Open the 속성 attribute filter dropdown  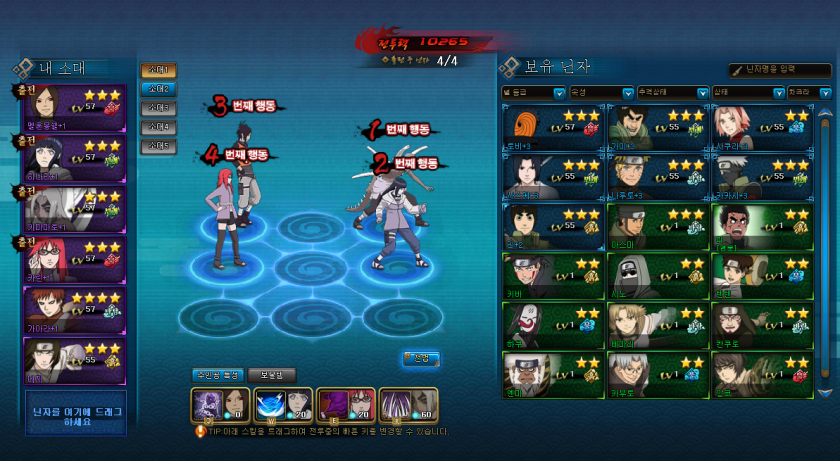(601, 92)
